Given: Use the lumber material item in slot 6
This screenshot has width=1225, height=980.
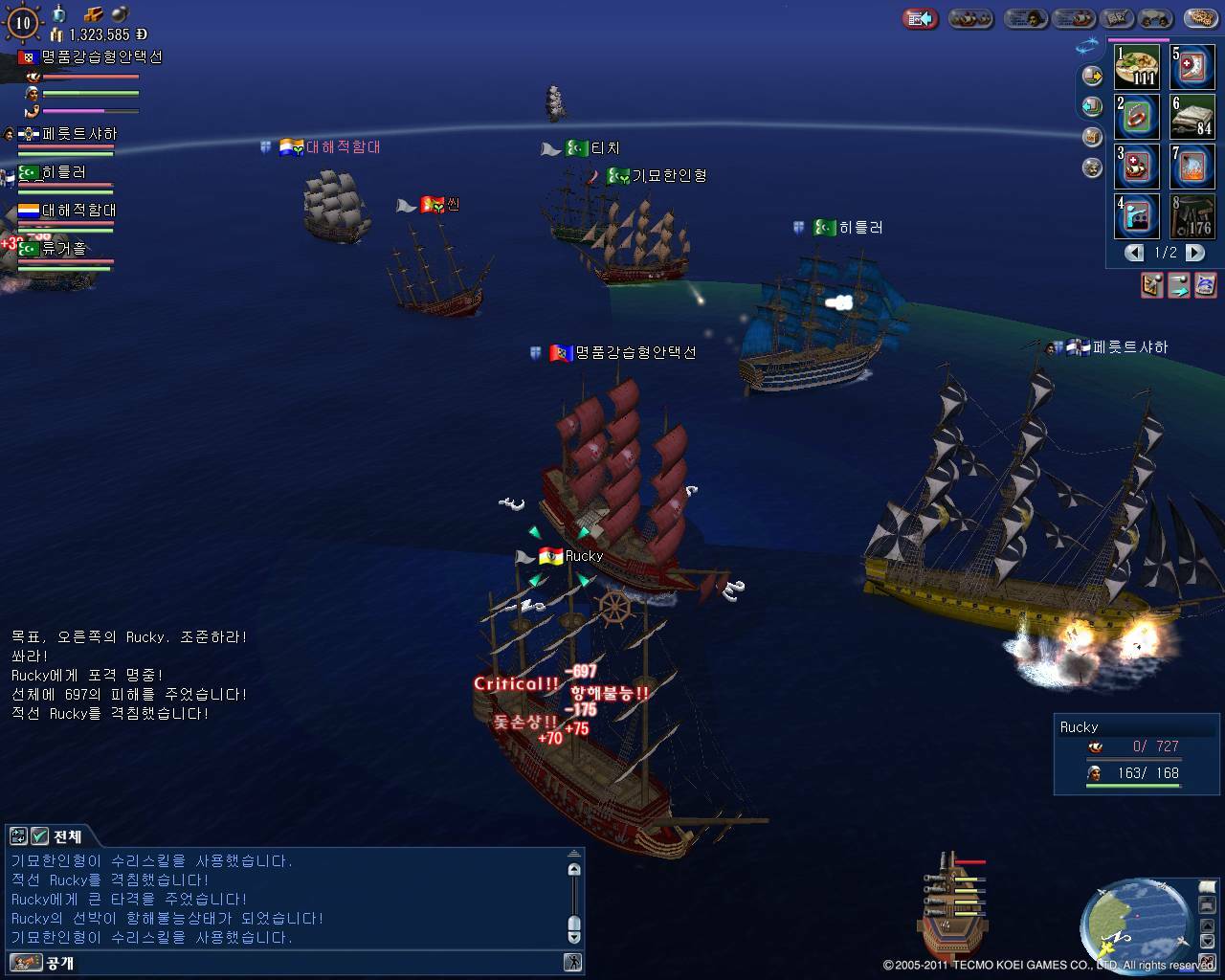Looking at the screenshot, I should point(1192,117).
